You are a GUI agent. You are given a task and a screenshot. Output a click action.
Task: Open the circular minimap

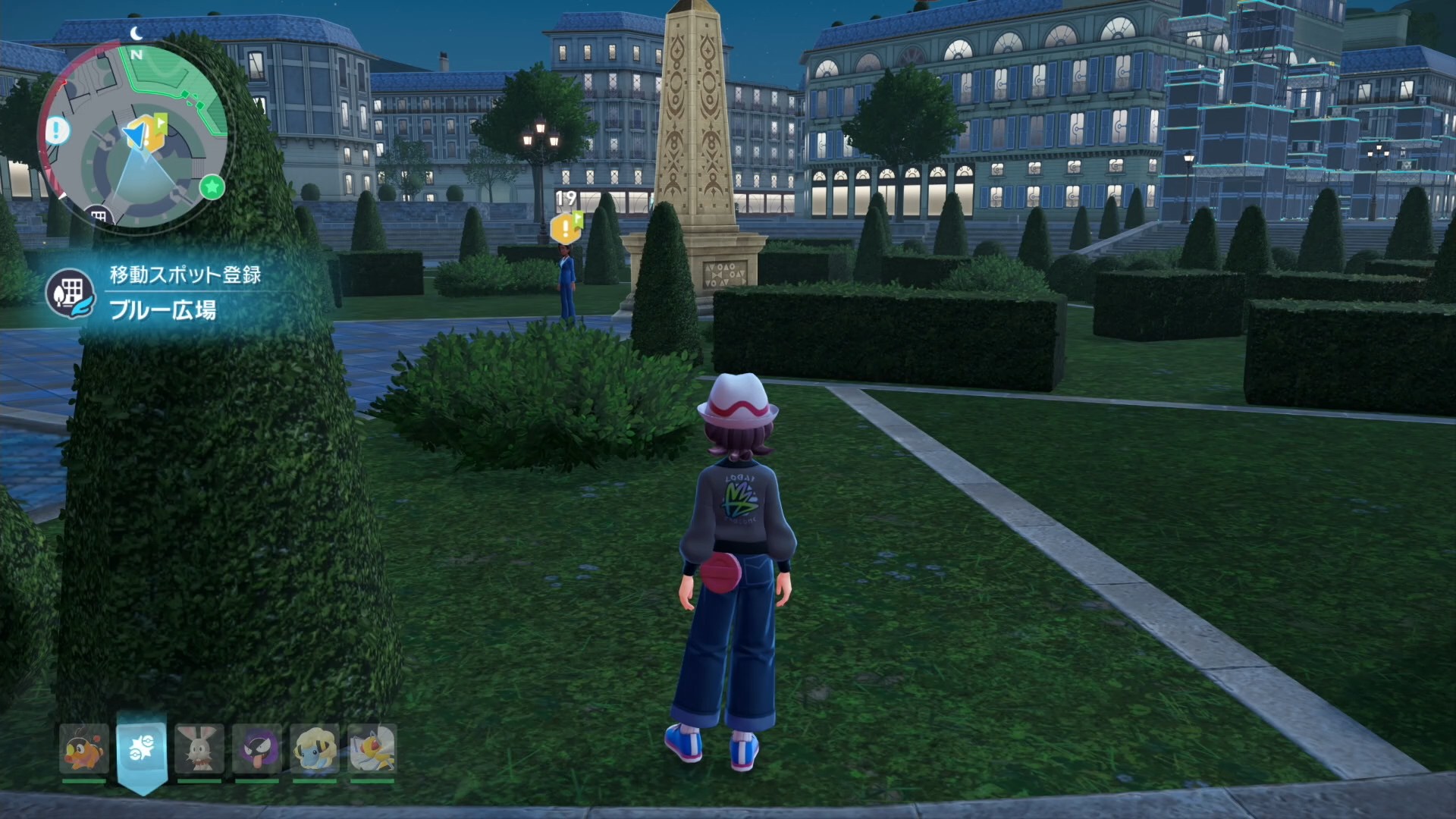[x=134, y=135]
